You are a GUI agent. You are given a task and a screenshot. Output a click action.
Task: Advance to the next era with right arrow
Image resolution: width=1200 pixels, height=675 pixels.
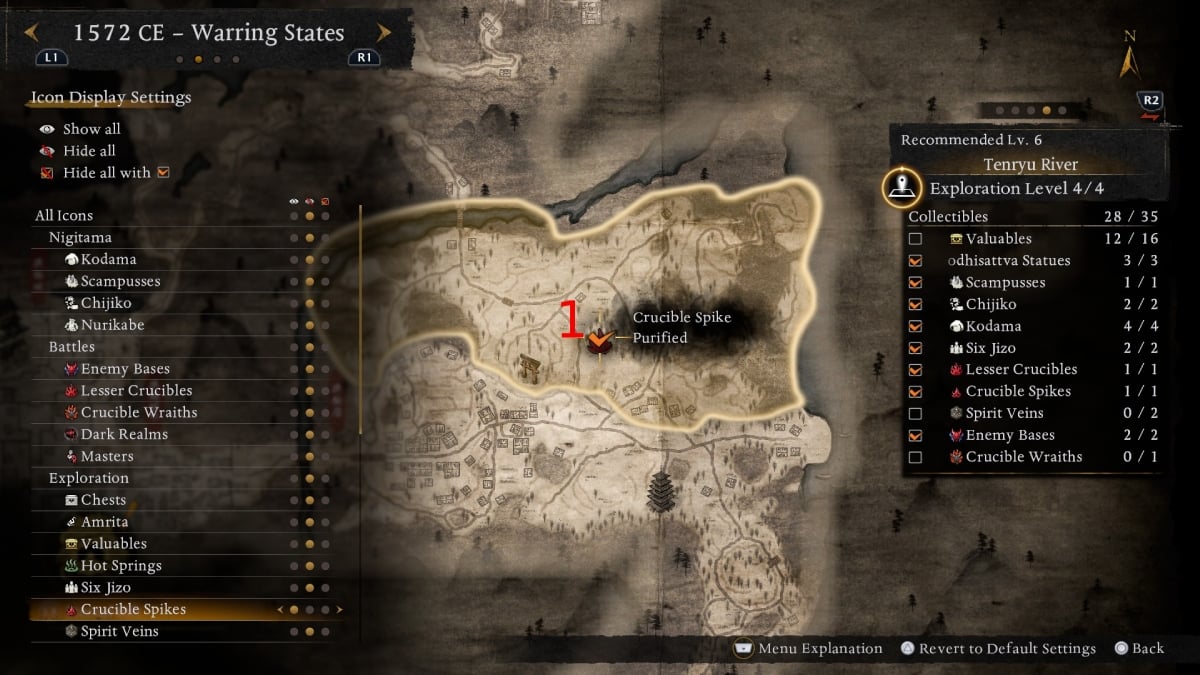(x=384, y=33)
